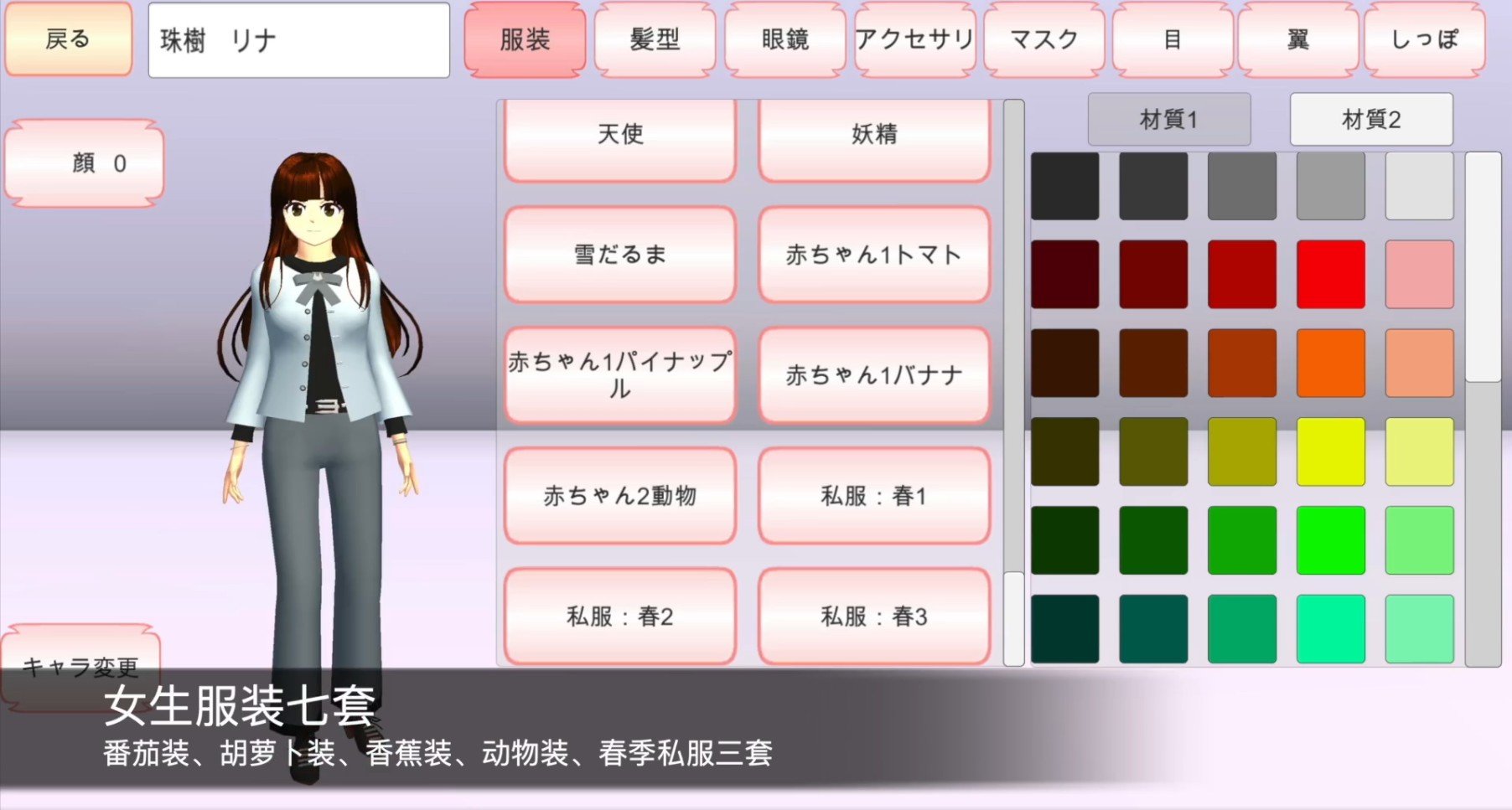
Task: Open the 眼鏡 (glasses) tab
Action: click(785, 39)
